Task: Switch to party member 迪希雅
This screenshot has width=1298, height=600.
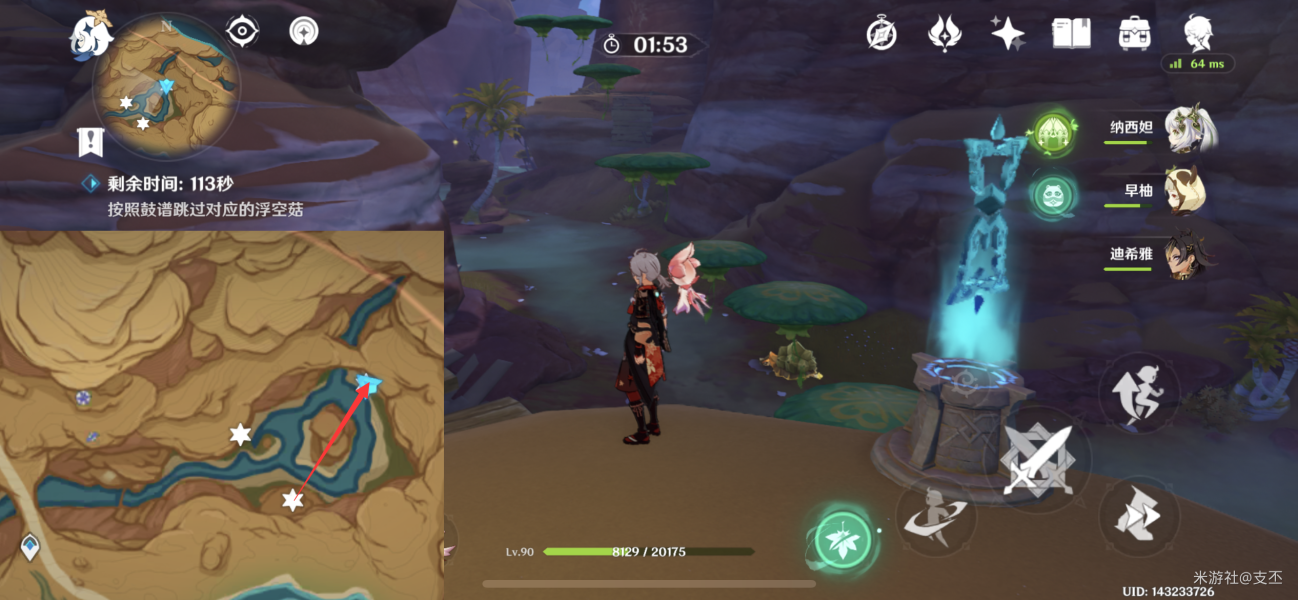Action: [x=1189, y=255]
